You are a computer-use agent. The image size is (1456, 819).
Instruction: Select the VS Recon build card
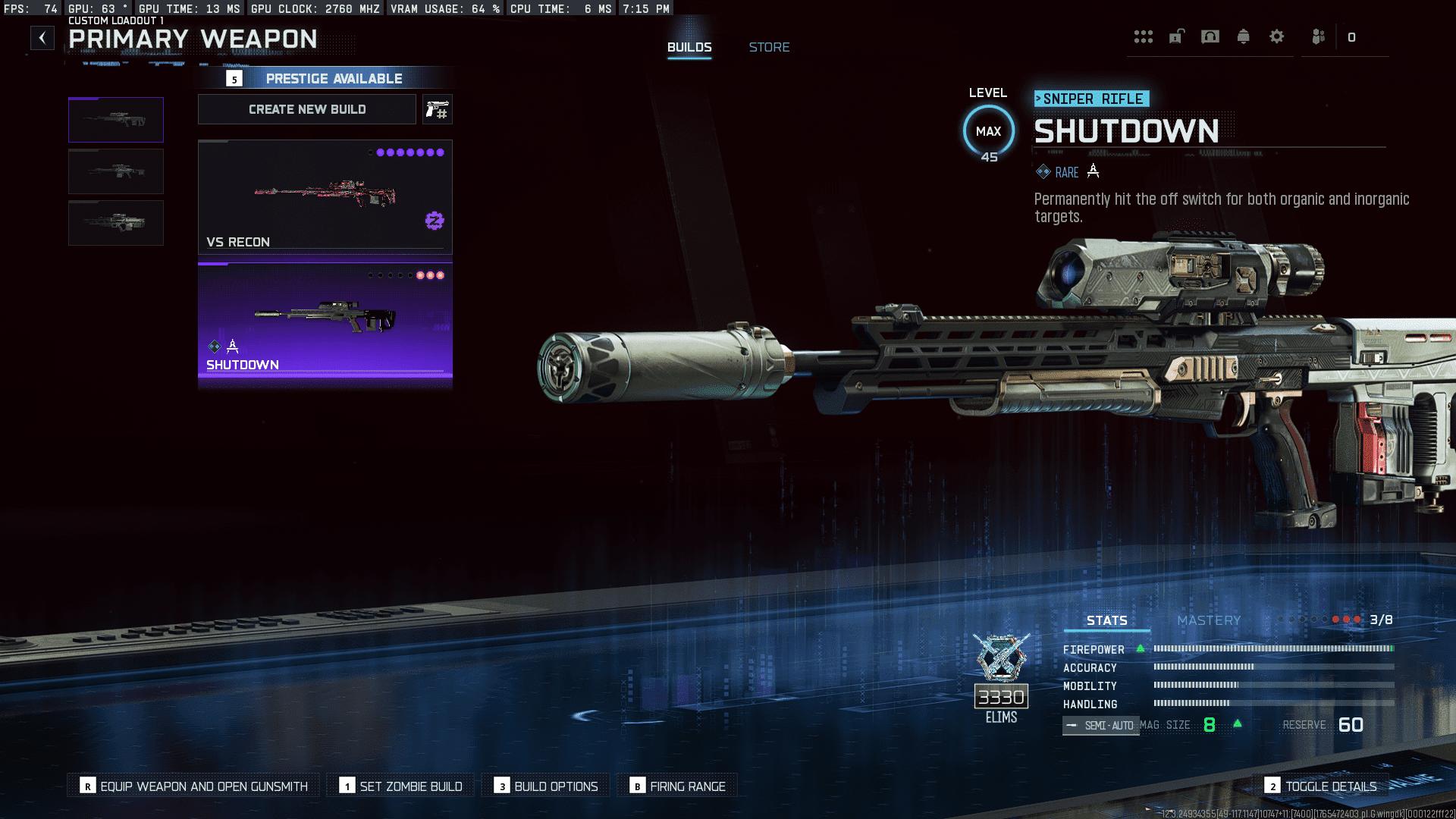point(325,197)
